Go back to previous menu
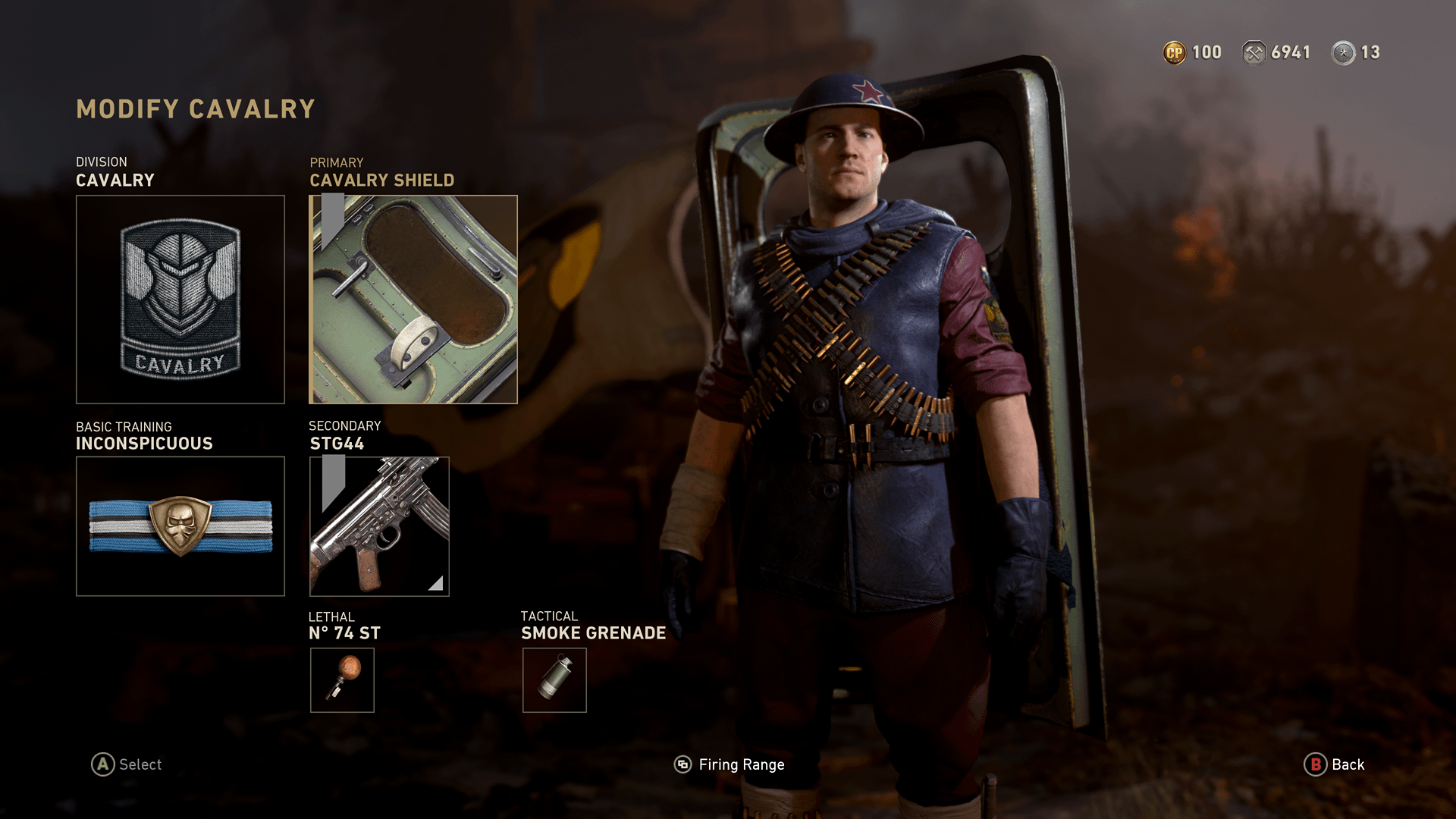Viewport: 1456px width, 819px height. coord(1334,764)
